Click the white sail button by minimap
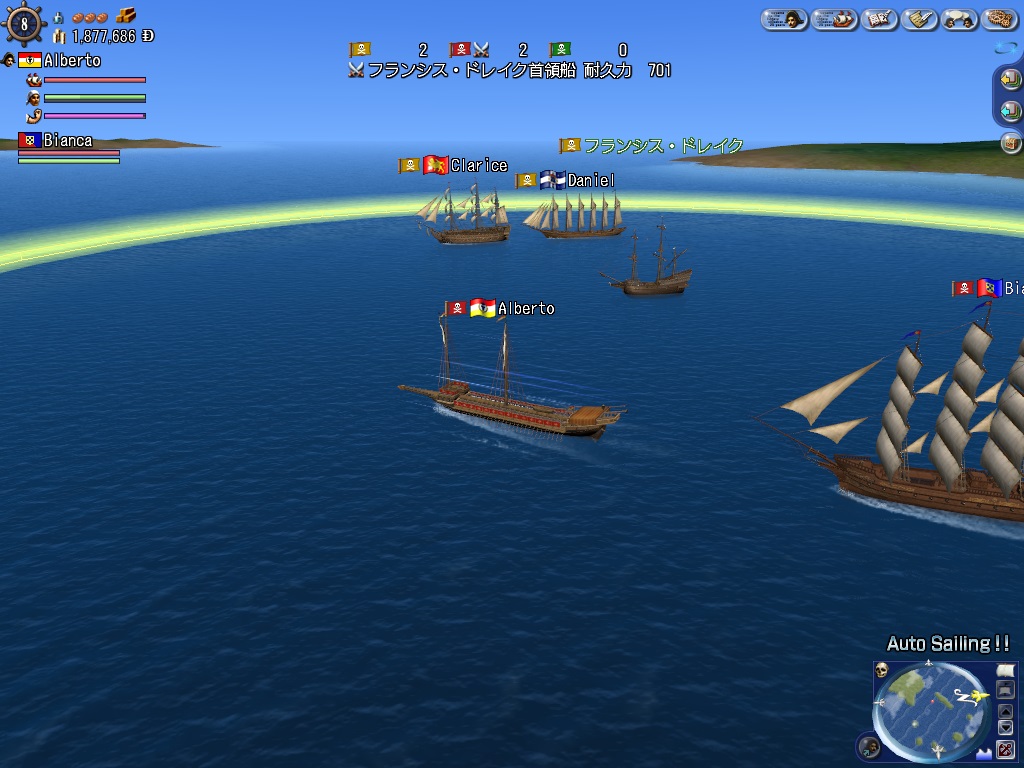 coord(1006,670)
